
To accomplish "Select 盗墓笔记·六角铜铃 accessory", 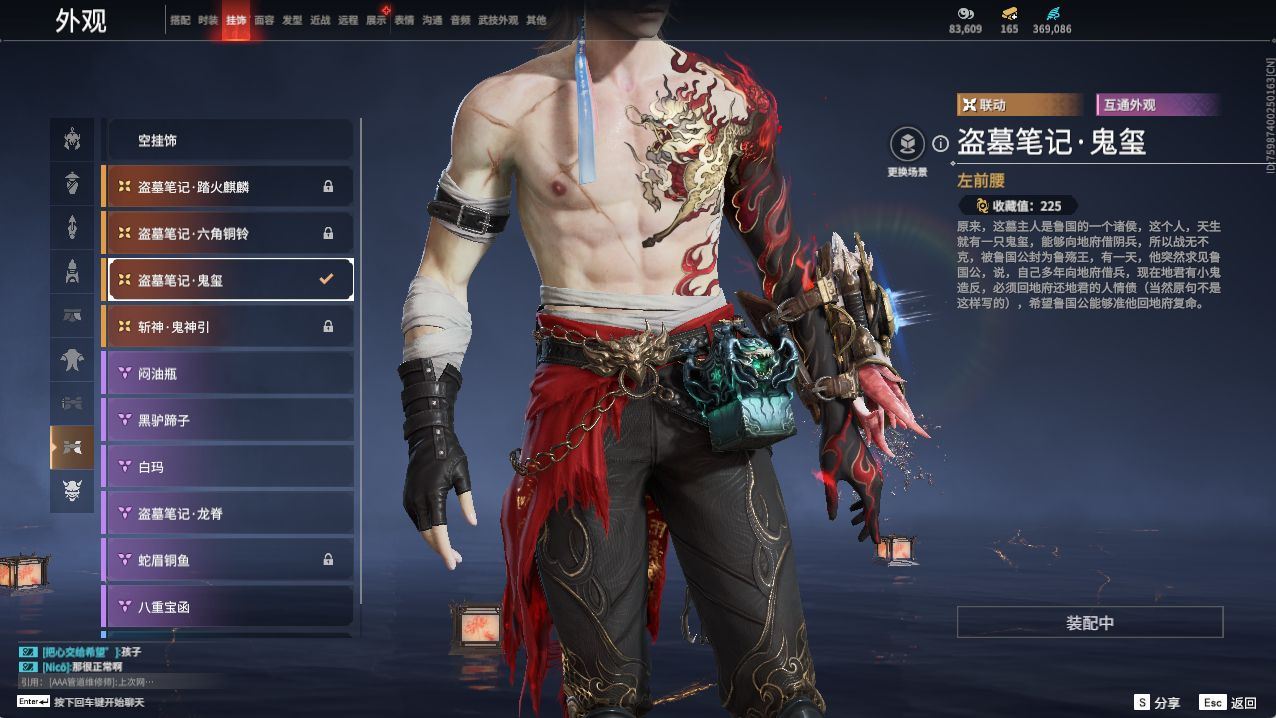I will pos(229,234).
